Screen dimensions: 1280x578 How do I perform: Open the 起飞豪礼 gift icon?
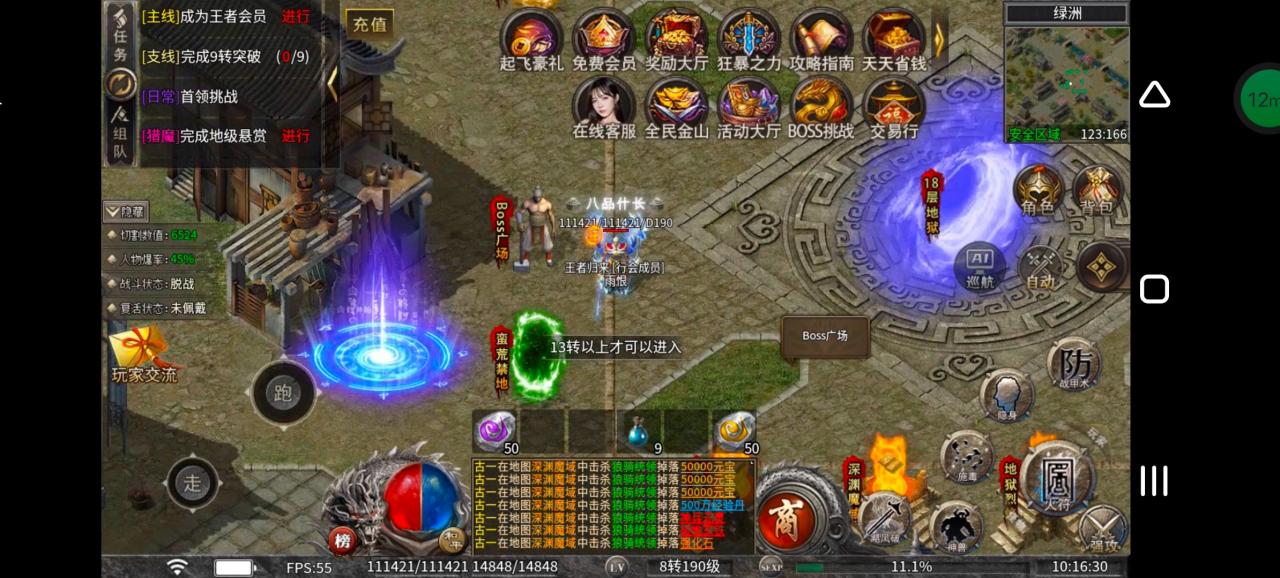pos(532,37)
